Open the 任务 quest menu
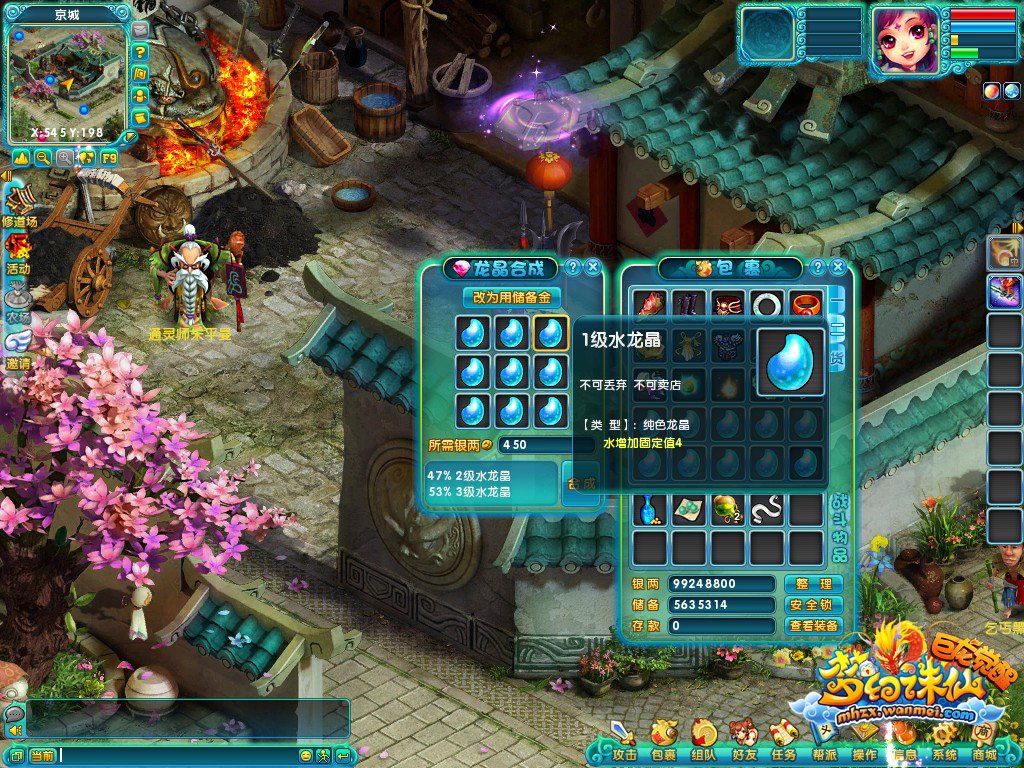 [x=784, y=747]
